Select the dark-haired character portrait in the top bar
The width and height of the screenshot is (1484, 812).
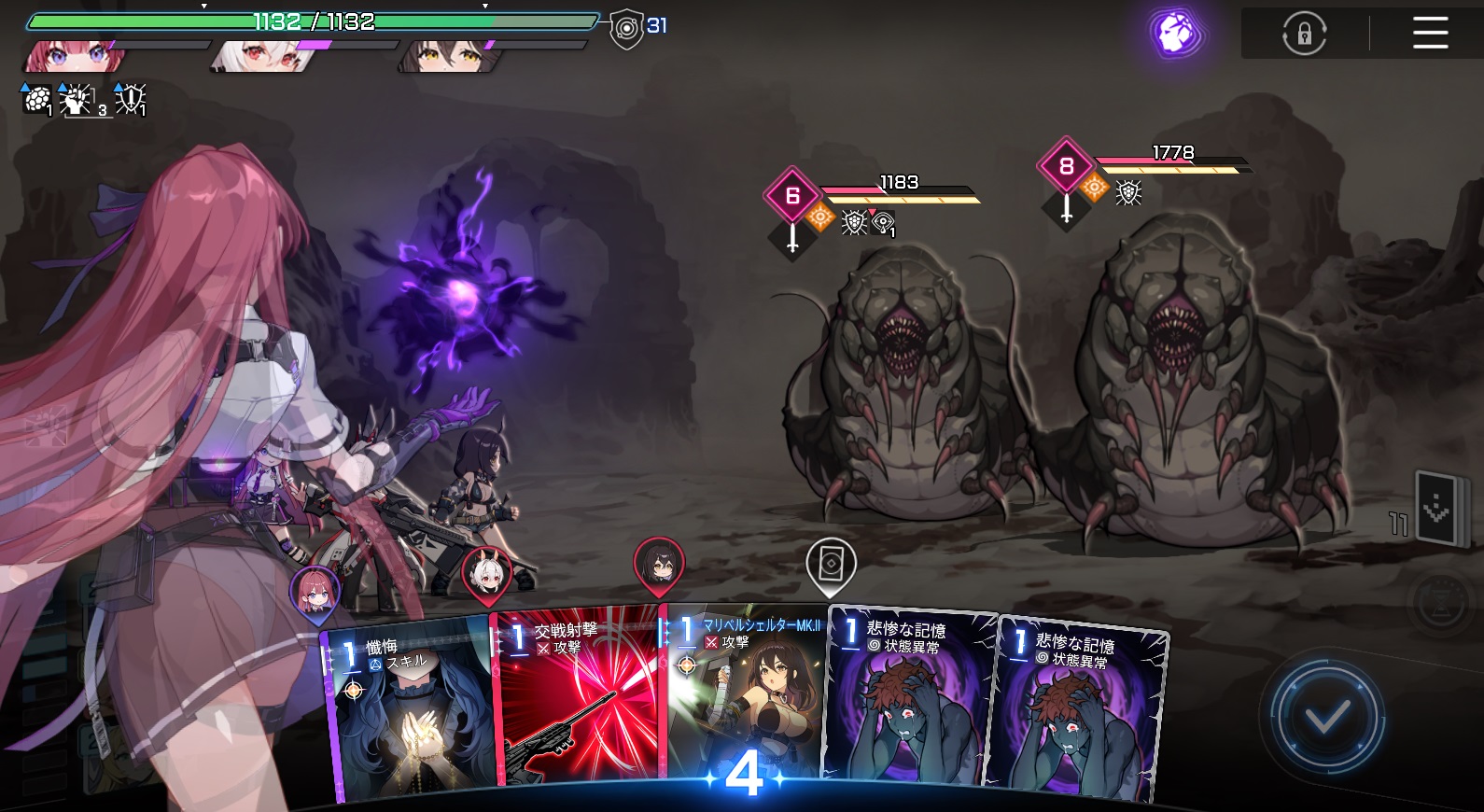[x=450, y=56]
